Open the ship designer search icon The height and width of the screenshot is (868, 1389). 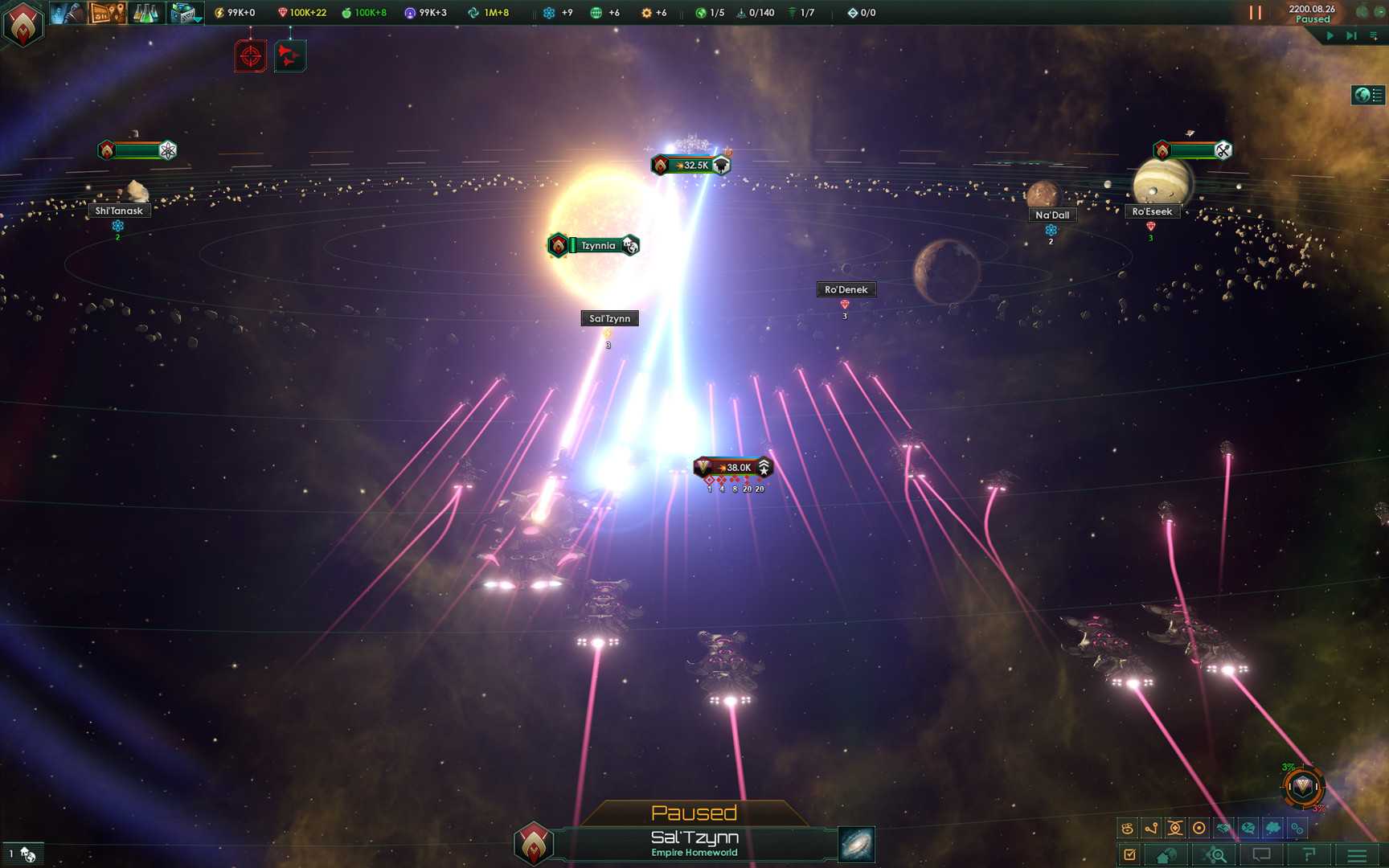pyautogui.click(x=1215, y=854)
